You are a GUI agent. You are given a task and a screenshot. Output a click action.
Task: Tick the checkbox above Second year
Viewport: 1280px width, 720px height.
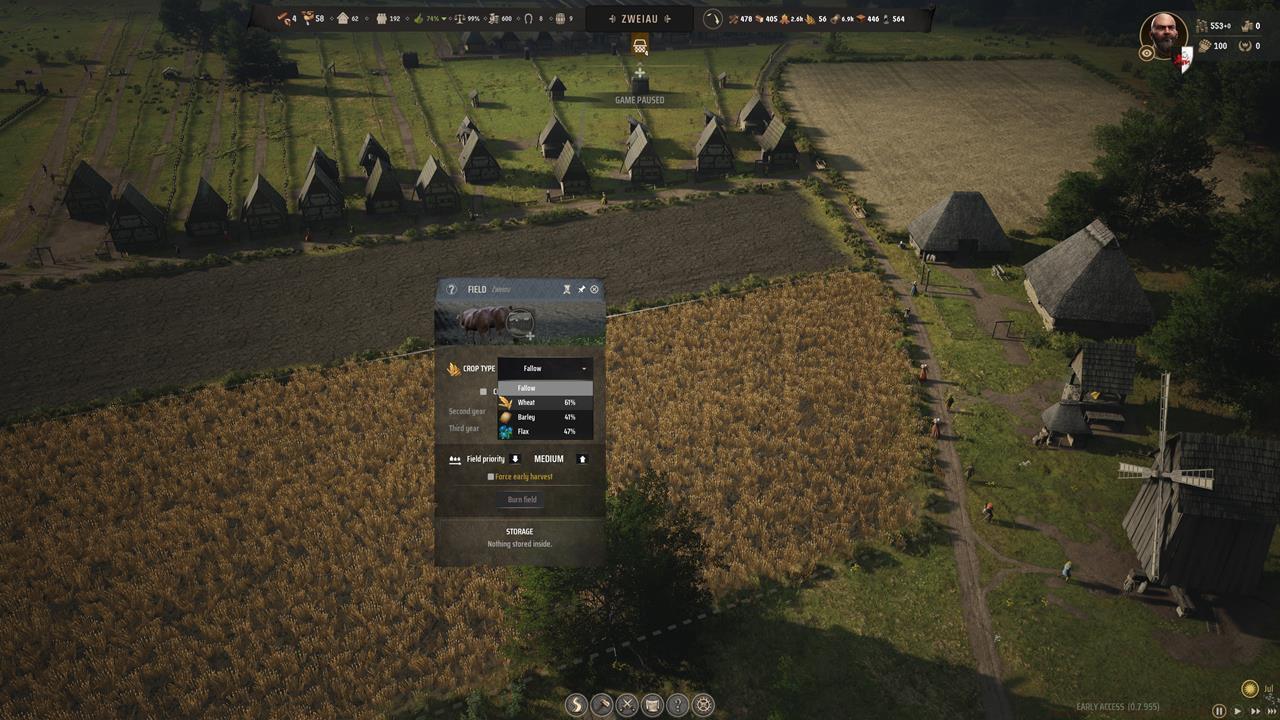[483, 391]
